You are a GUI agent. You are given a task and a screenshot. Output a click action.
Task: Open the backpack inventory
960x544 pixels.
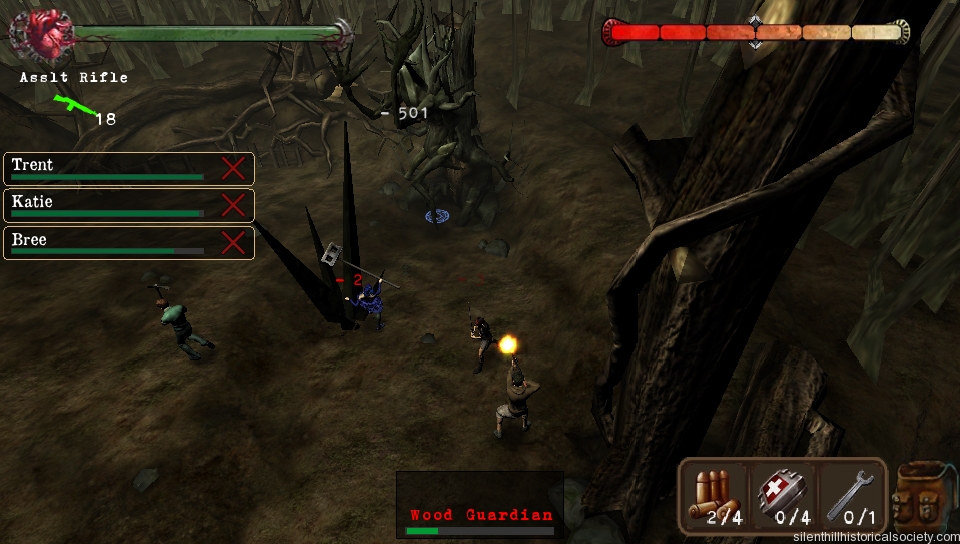(x=922, y=496)
